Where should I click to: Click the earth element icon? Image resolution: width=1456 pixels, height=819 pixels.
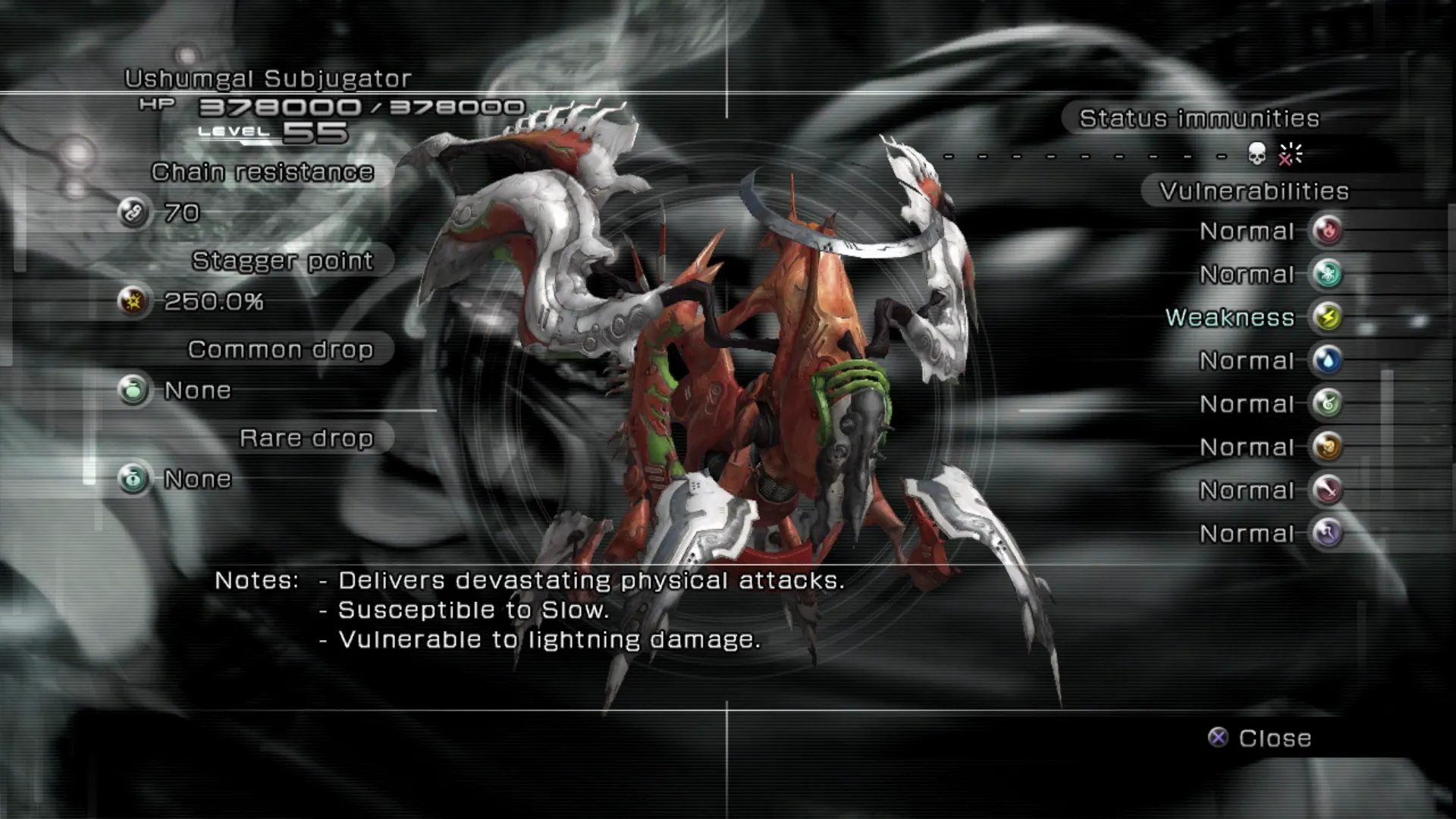pos(1327,447)
